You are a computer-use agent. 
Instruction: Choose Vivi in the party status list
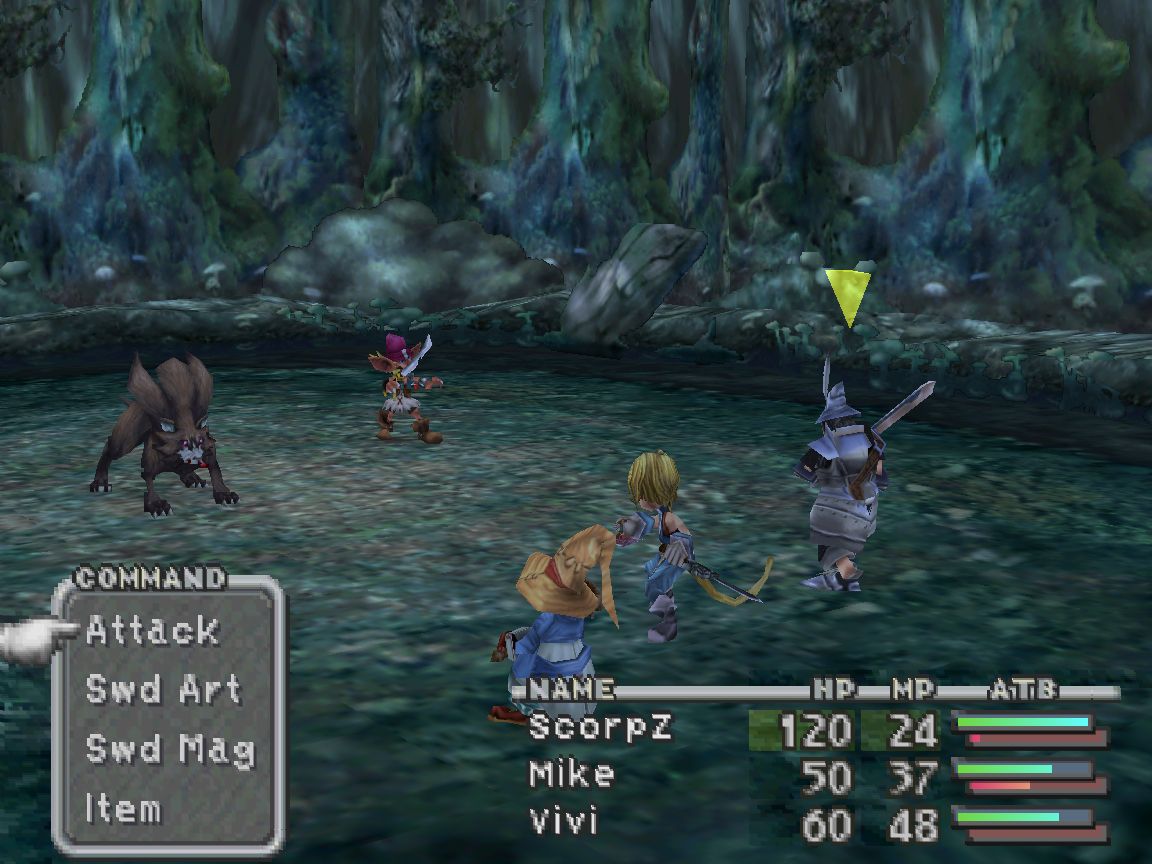(563, 822)
